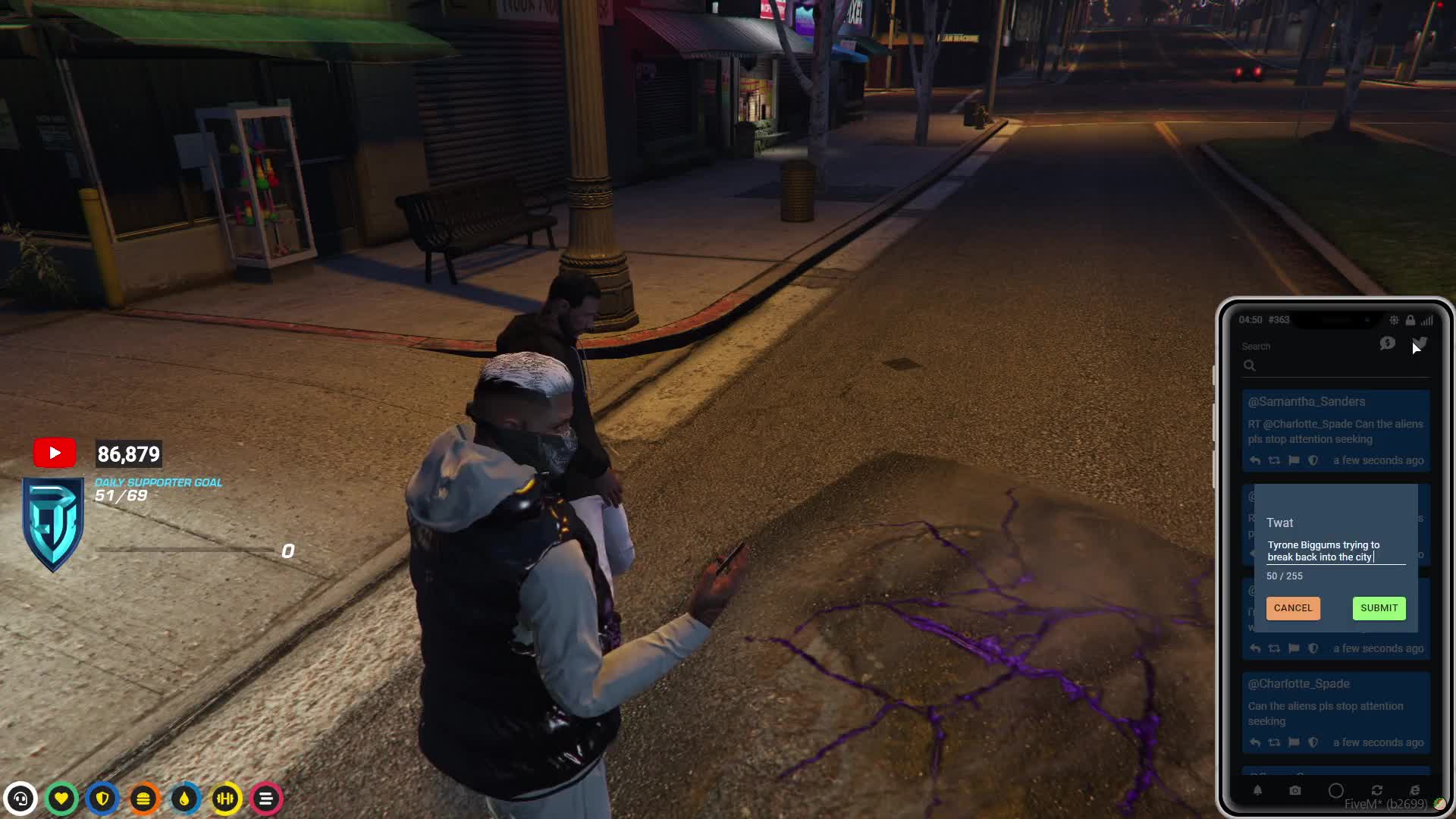Reply to Charlotte_Spade's alien tweet

(1255, 742)
